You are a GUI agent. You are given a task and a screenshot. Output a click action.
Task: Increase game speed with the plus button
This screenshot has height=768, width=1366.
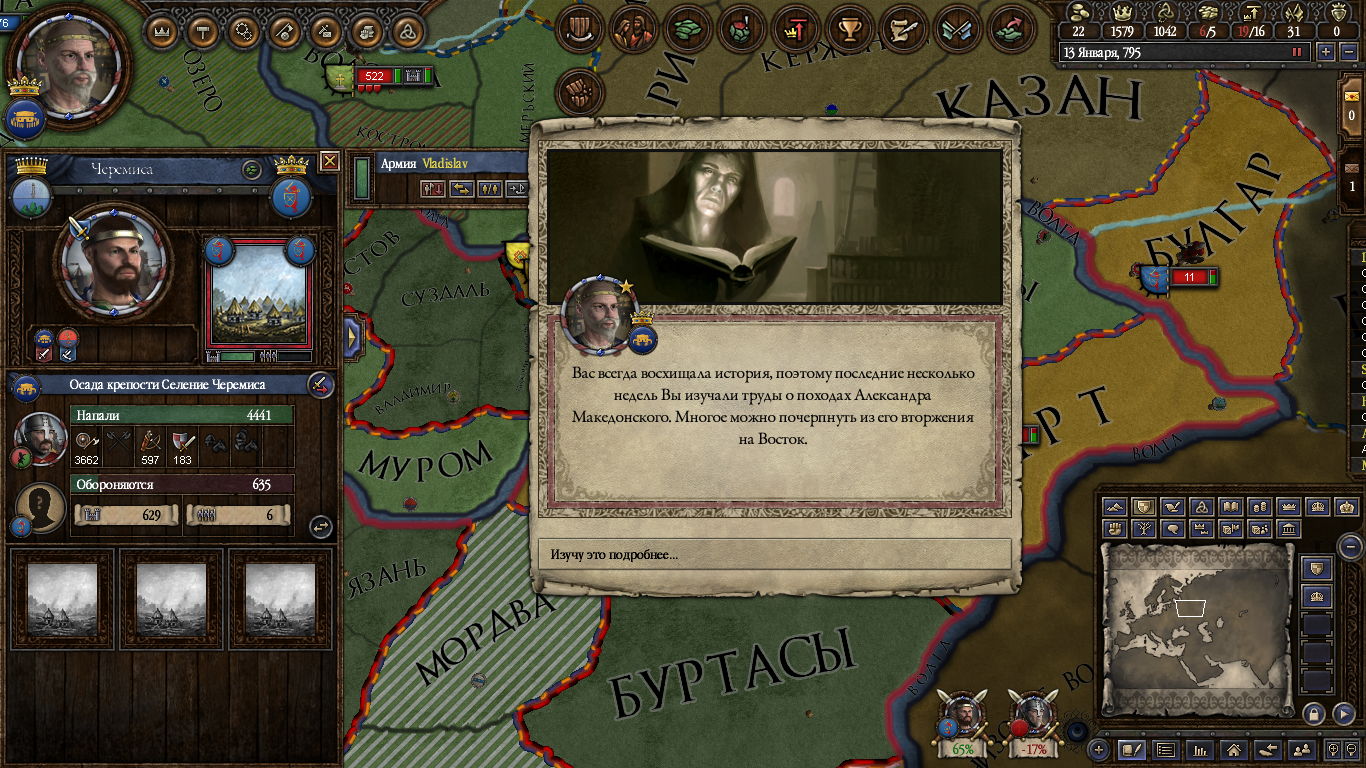pyautogui.click(x=1326, y=52)
